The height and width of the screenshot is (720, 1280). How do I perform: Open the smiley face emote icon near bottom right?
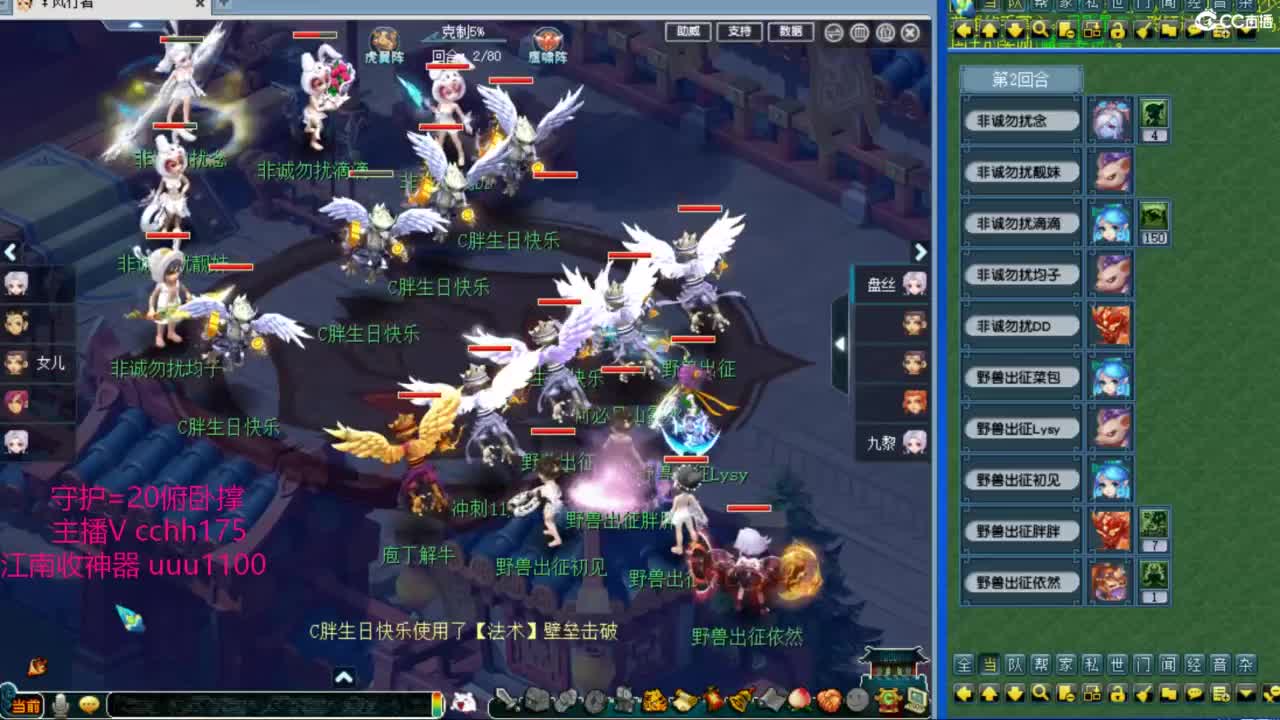tap(855, 700)
